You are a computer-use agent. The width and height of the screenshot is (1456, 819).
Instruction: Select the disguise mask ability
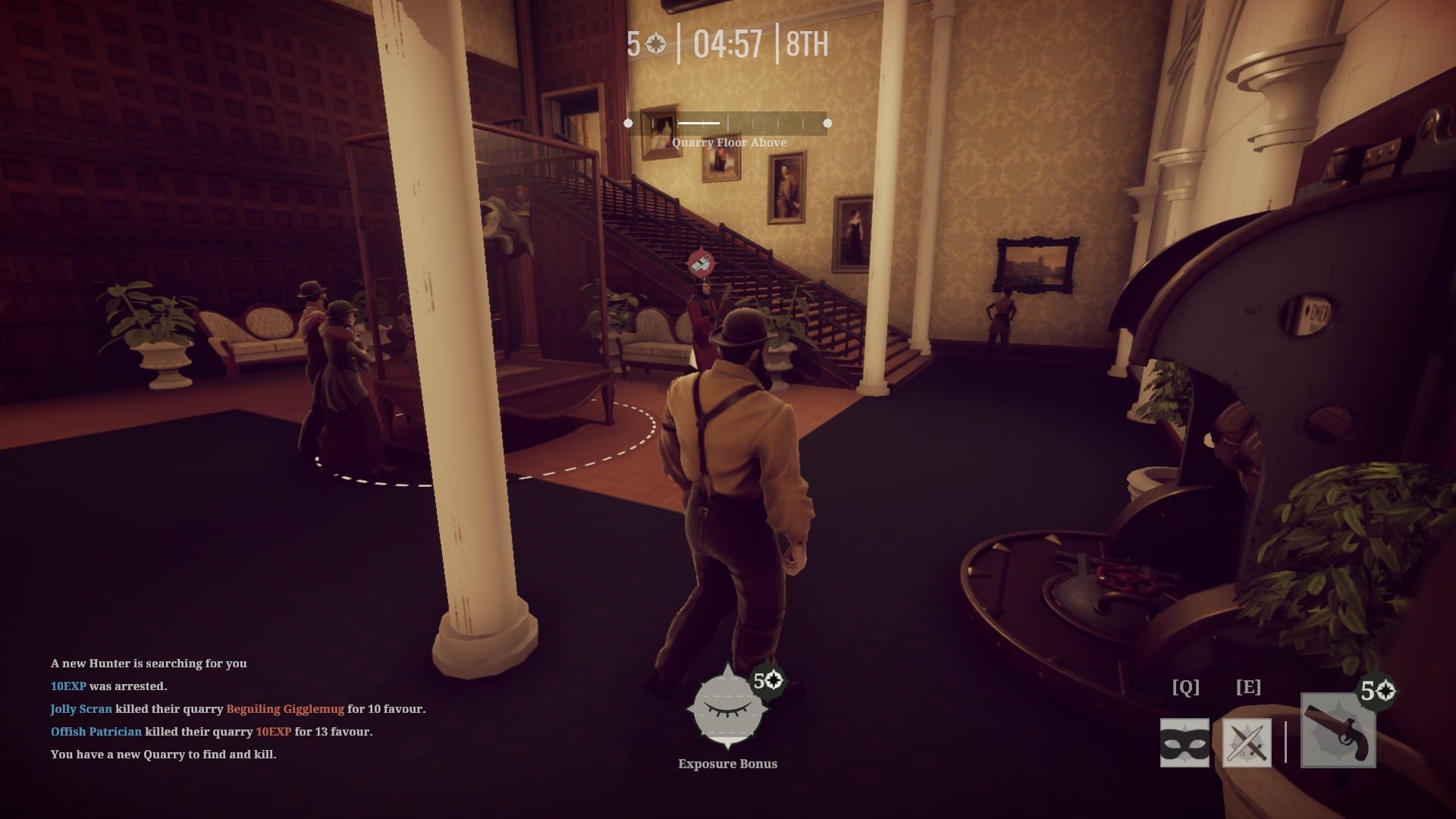click(x=1185, y=742)
